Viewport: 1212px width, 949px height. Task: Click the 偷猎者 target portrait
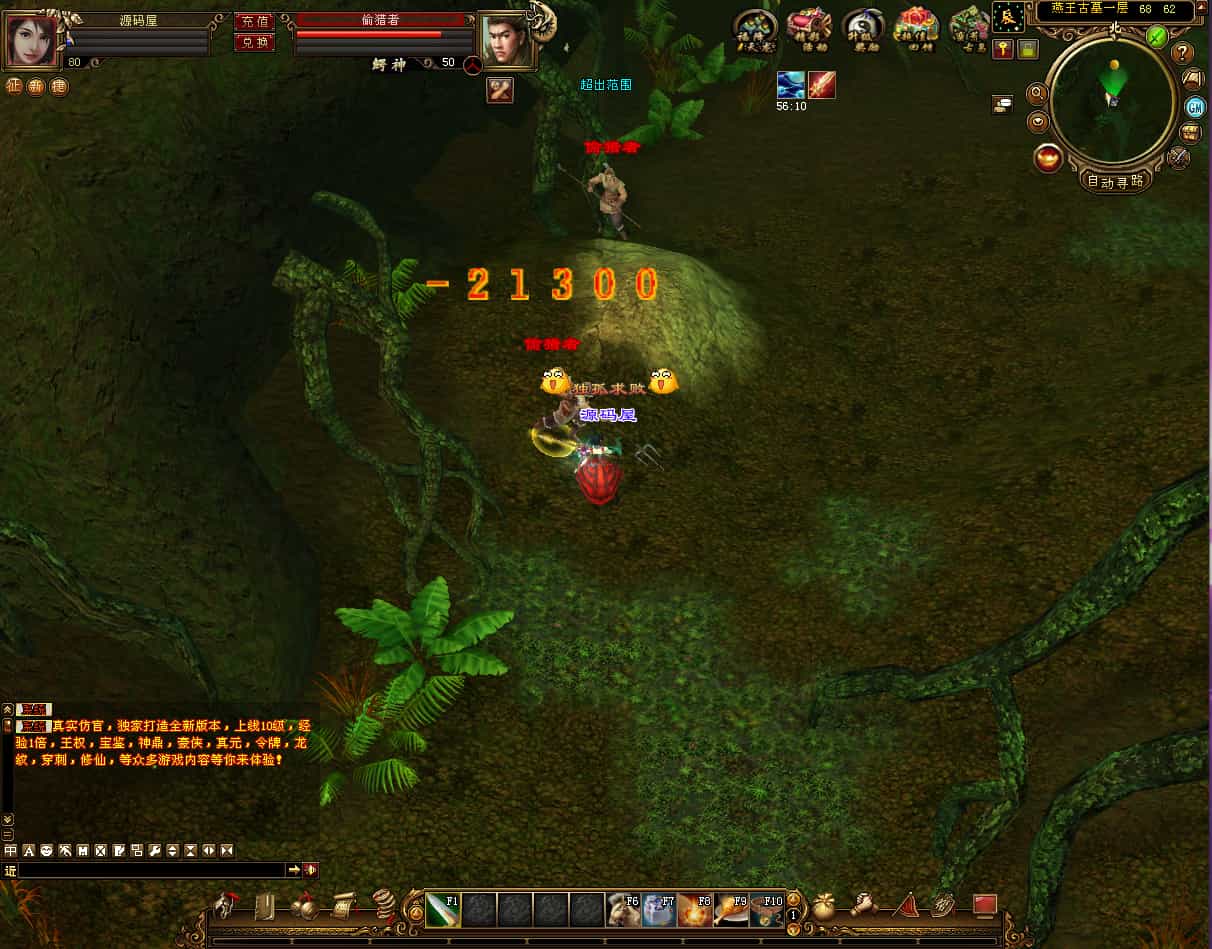coord(505,40)
